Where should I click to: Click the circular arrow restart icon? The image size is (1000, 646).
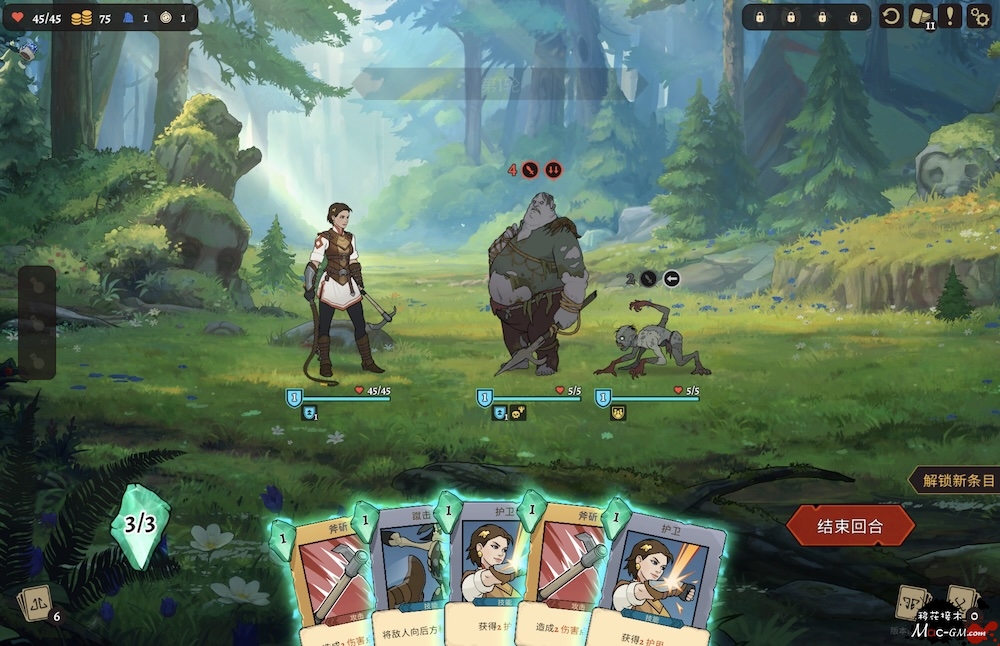pos(890,16)
